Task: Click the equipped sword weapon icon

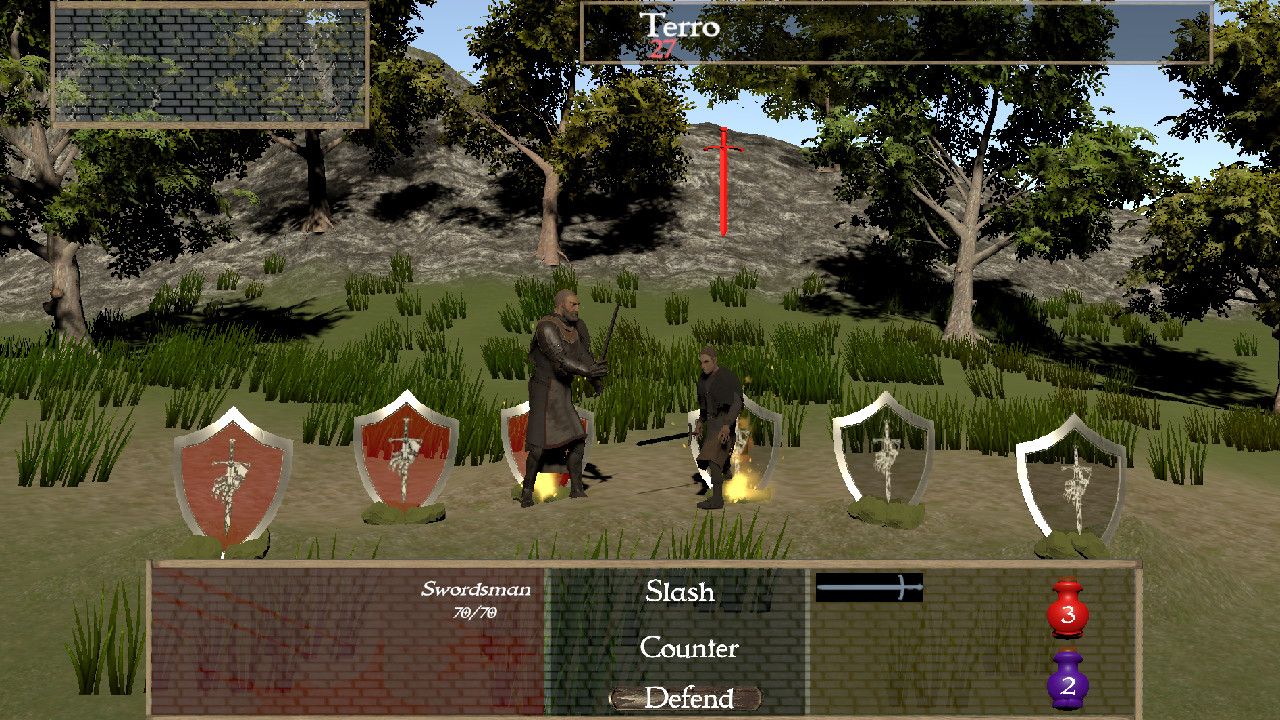Action: click(869, 588)
